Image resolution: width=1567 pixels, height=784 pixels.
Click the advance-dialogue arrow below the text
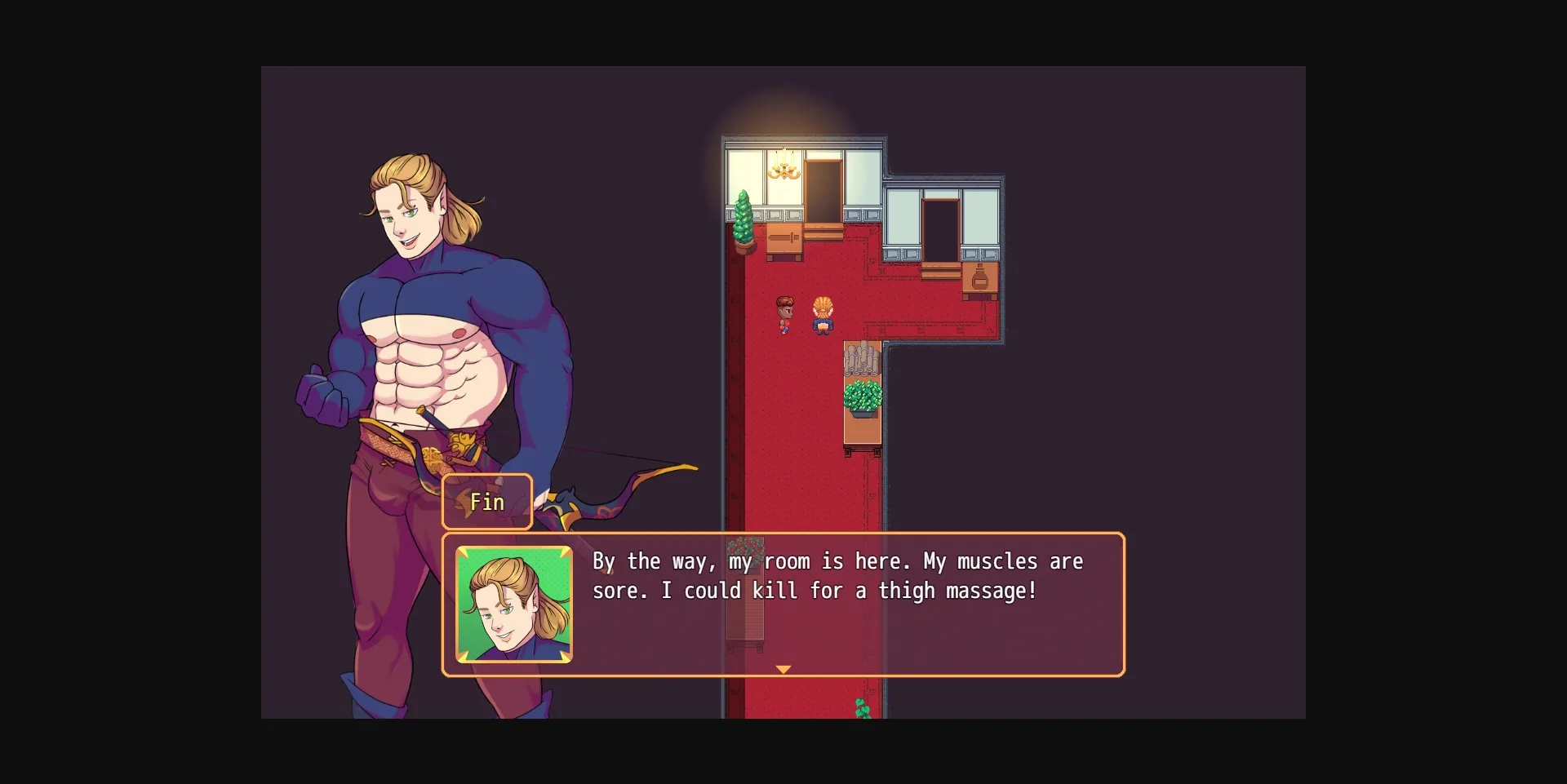[x=783, y=669]
